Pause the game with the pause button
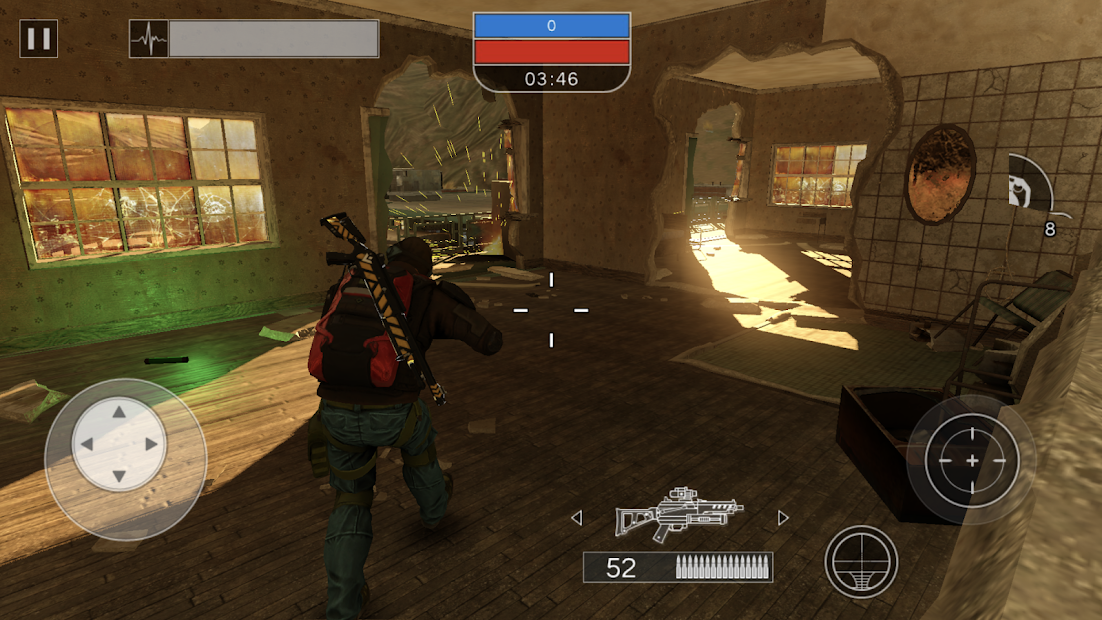 [39, 39]
